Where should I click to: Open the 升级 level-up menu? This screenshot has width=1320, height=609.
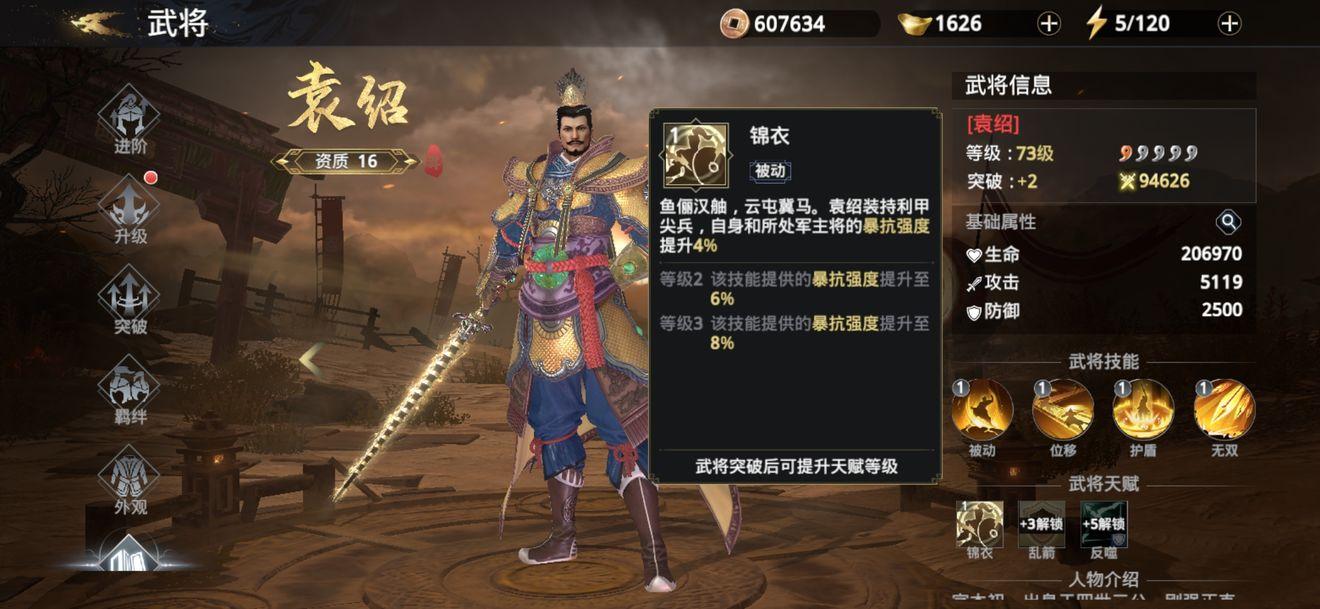130,205
